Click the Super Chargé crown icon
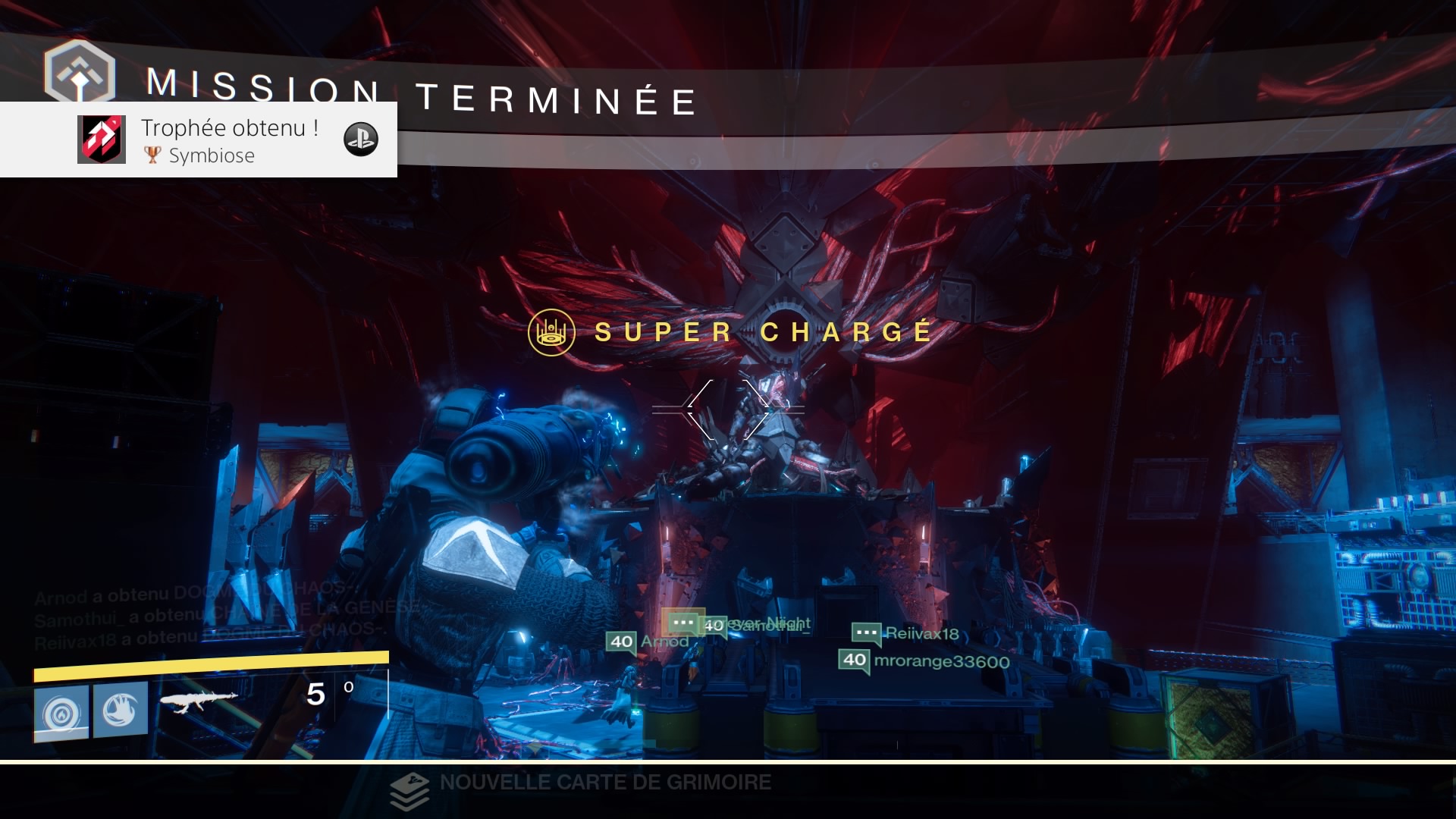This screenshot has width=1456, height=819. pyautogui.click(x=551, y=332)
